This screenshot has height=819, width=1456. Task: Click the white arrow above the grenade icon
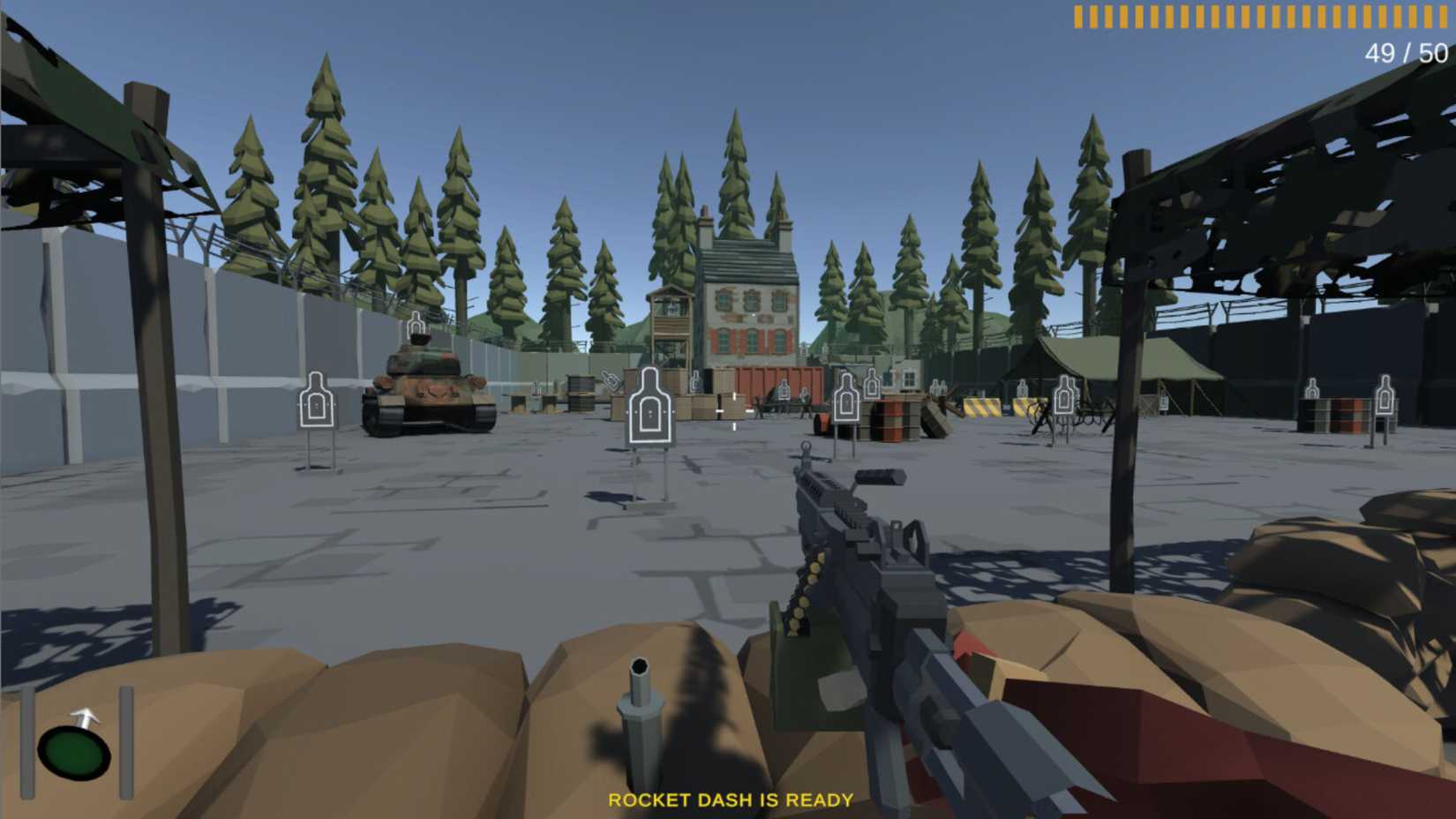[x=85, y=717]
